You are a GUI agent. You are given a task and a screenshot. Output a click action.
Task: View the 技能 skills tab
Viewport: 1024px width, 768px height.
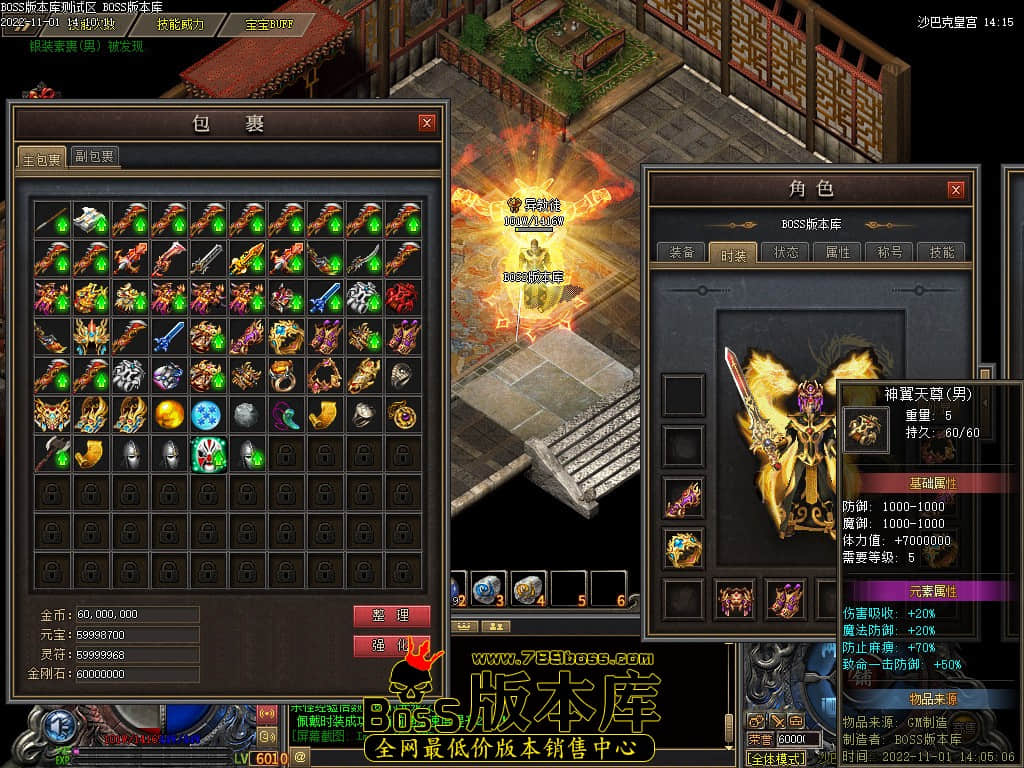point(941,252)
